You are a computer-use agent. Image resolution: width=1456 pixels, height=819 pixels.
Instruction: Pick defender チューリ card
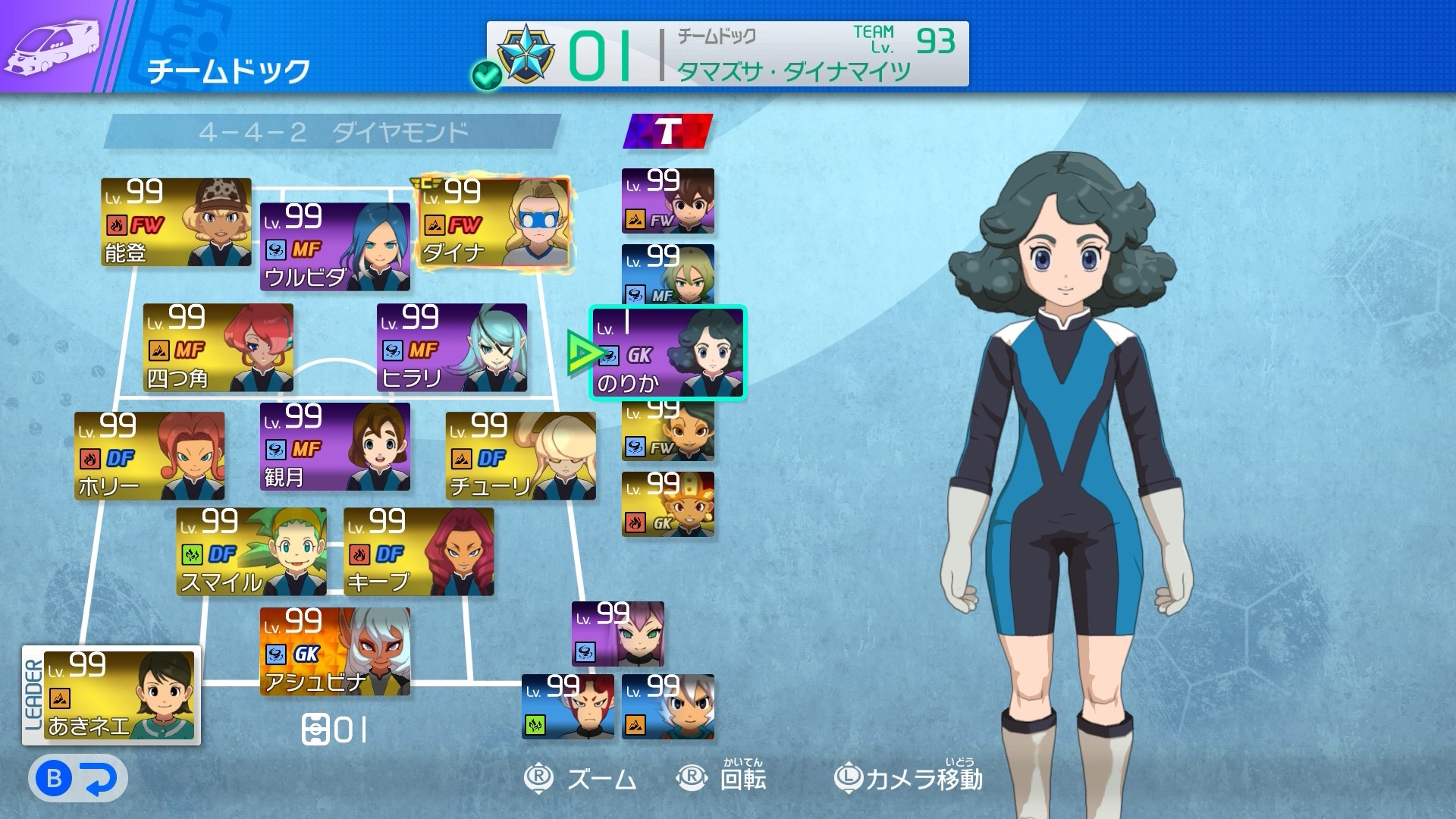520,456
